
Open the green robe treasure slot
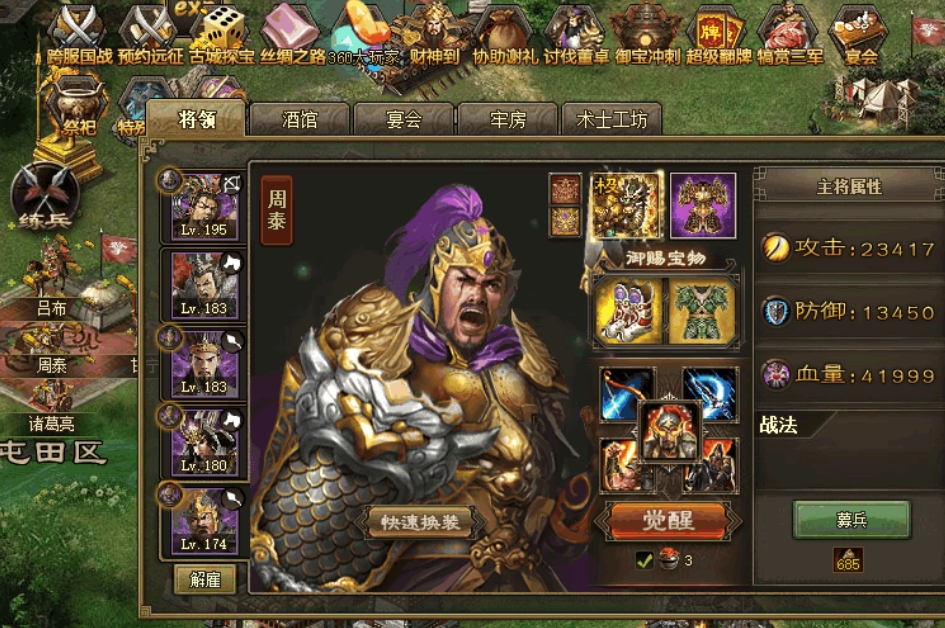703,310
